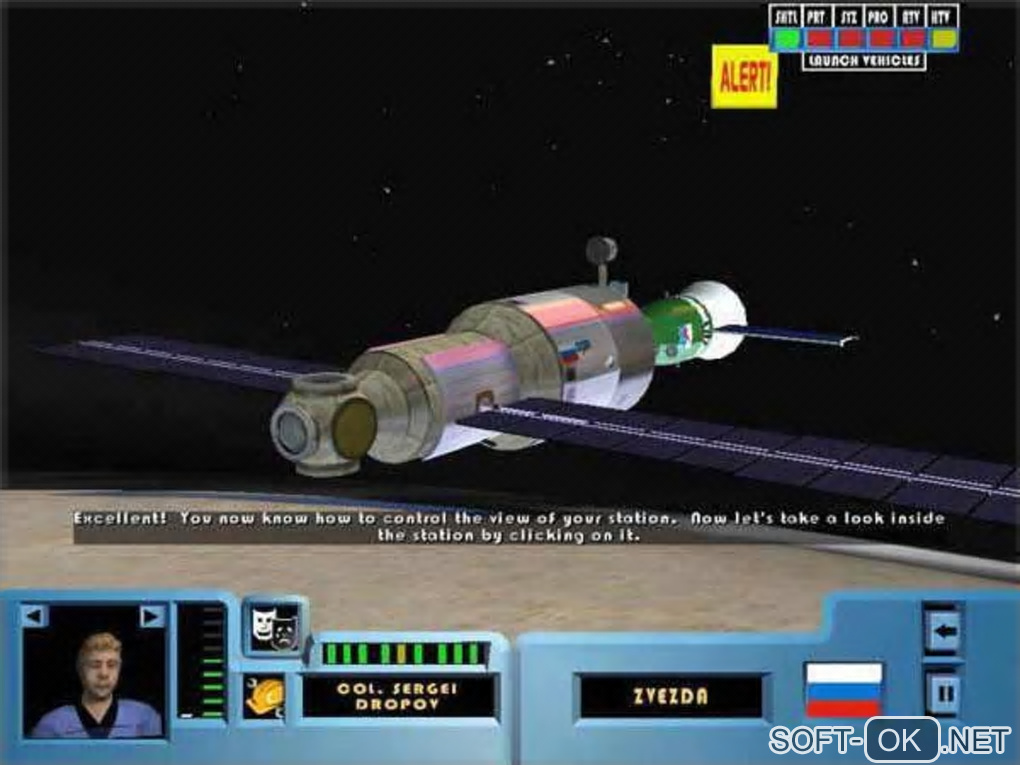Show the next crew member

click(151, 617)
